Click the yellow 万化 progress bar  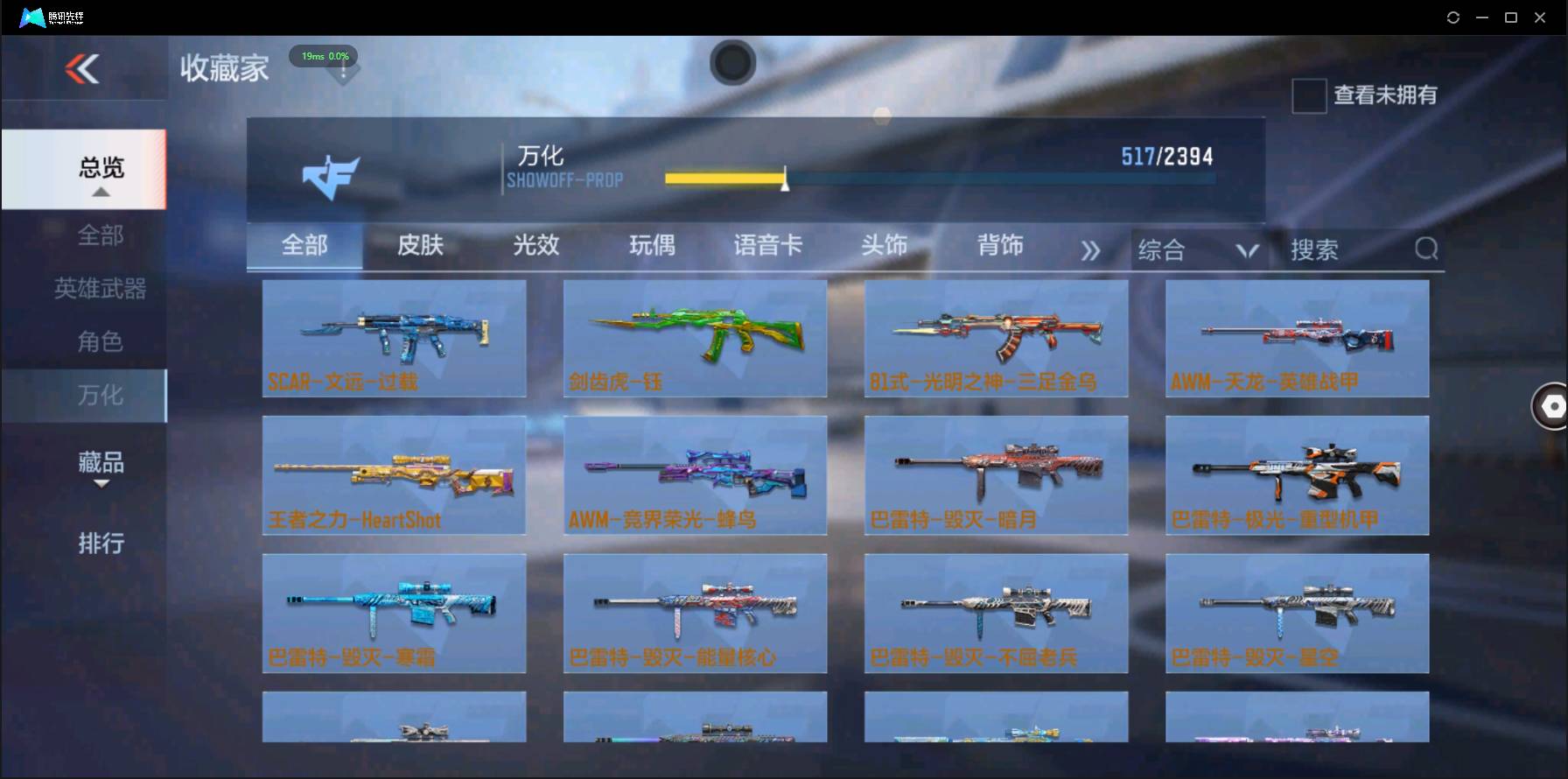click(x=726, y=178)
